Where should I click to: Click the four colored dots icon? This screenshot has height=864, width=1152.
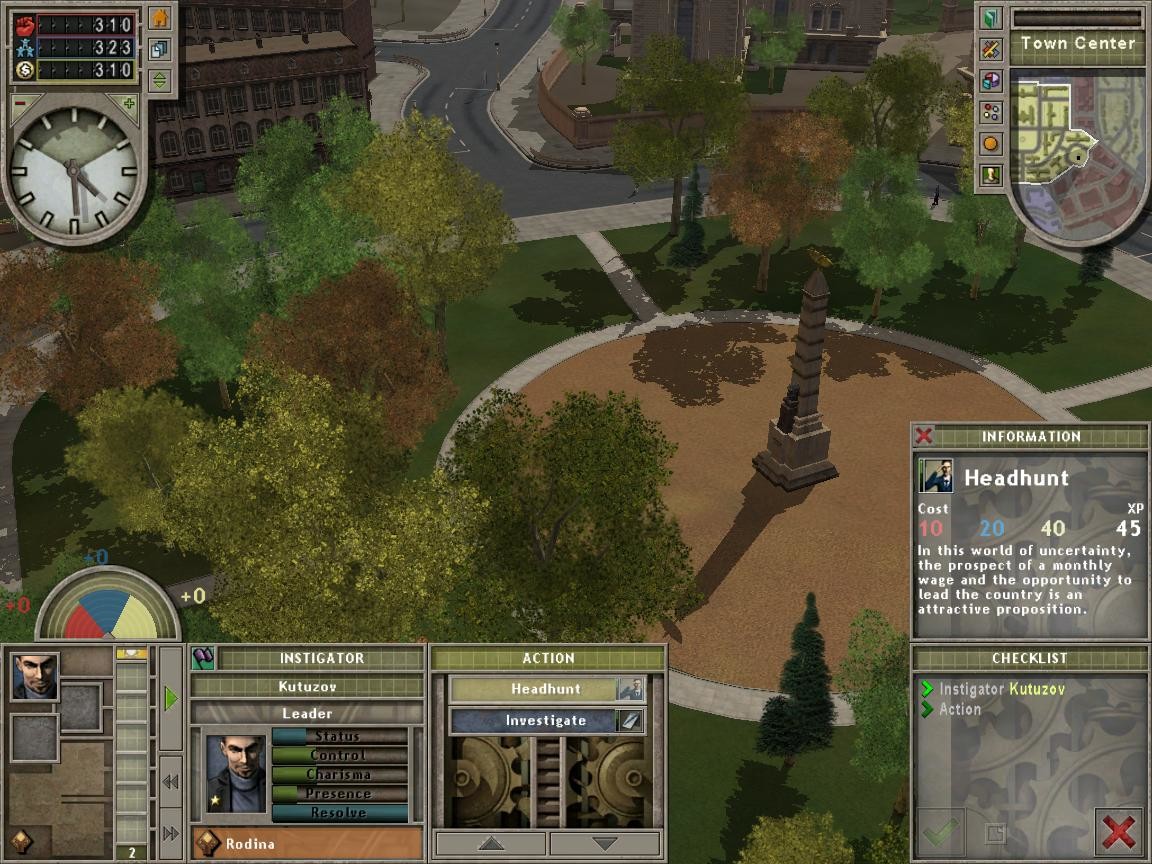tap(990, 112)
